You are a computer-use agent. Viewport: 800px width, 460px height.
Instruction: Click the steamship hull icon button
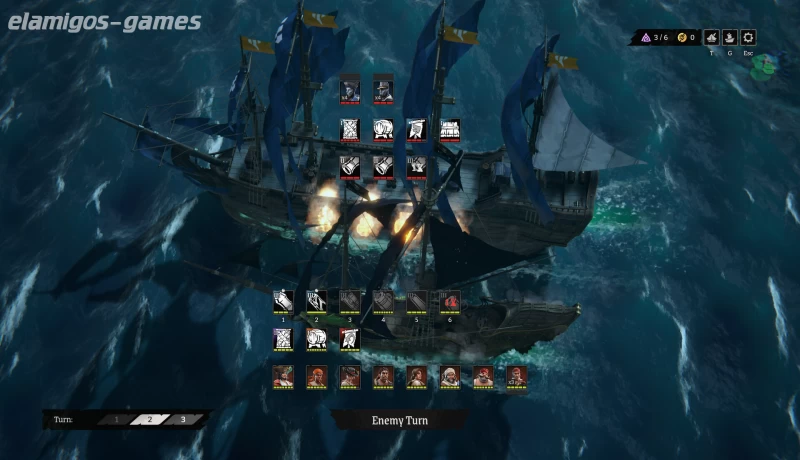pyautogui.click(x=730, y=37)
